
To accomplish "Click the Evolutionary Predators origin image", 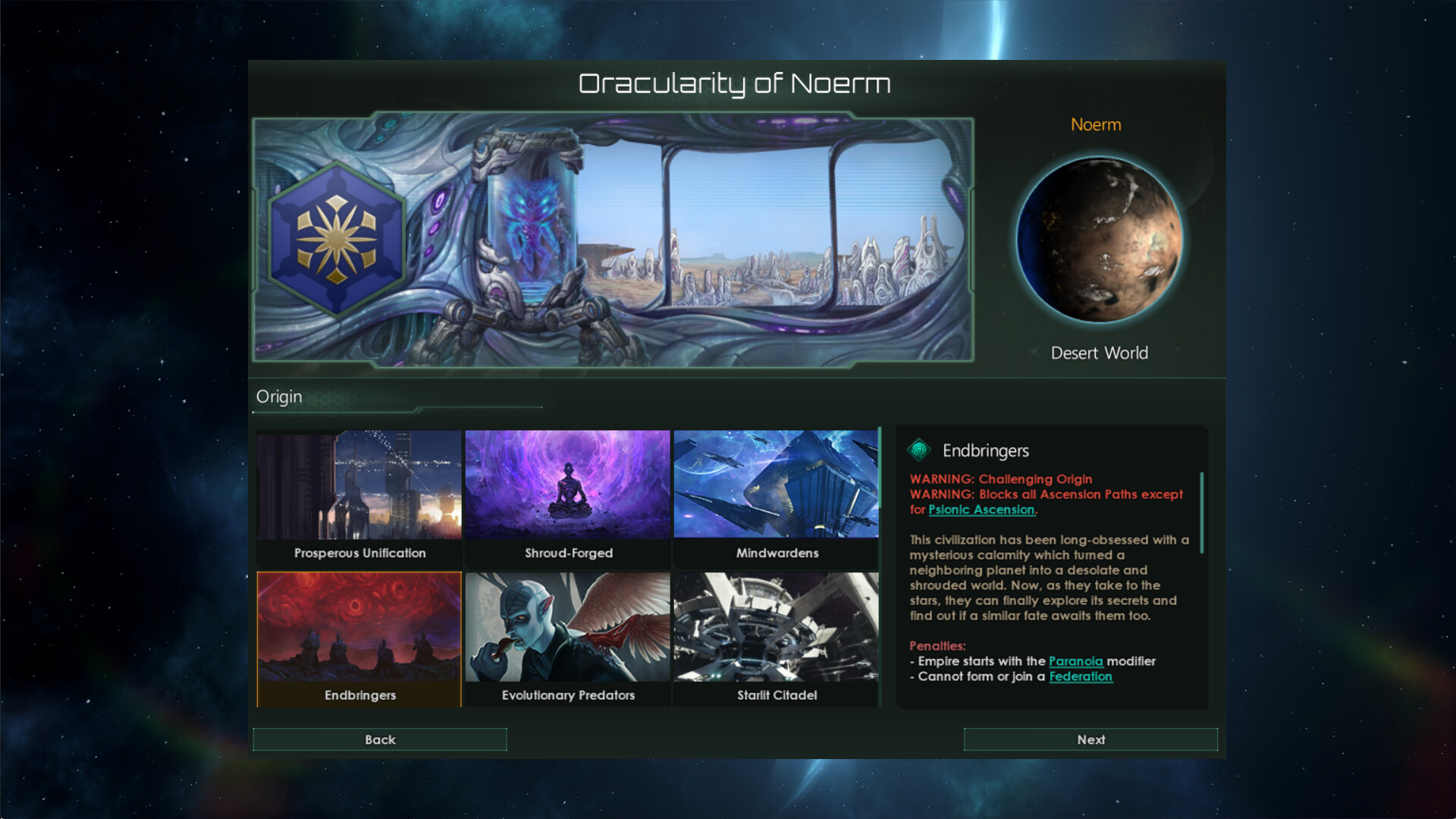I will click(x=567, y=628).
